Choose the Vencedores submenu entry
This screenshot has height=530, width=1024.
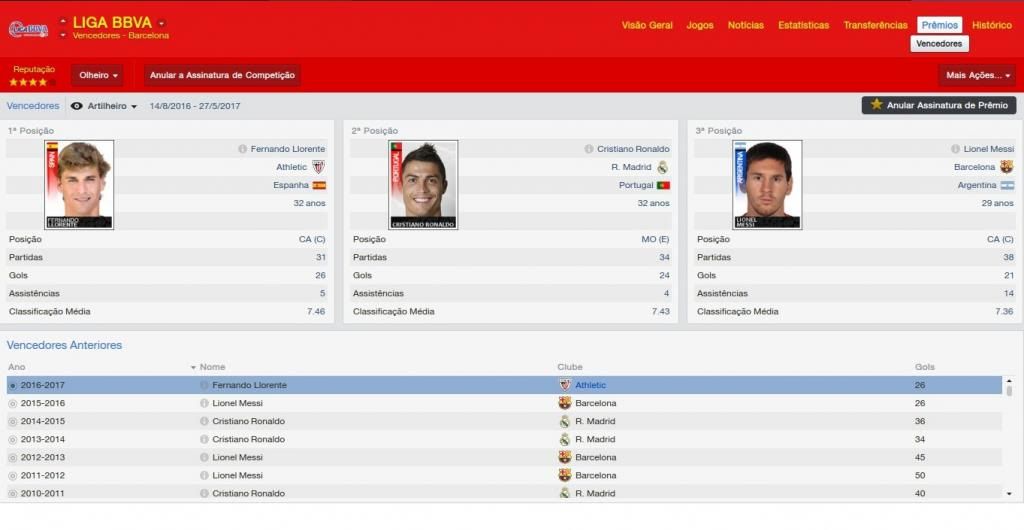pos(939,44)
